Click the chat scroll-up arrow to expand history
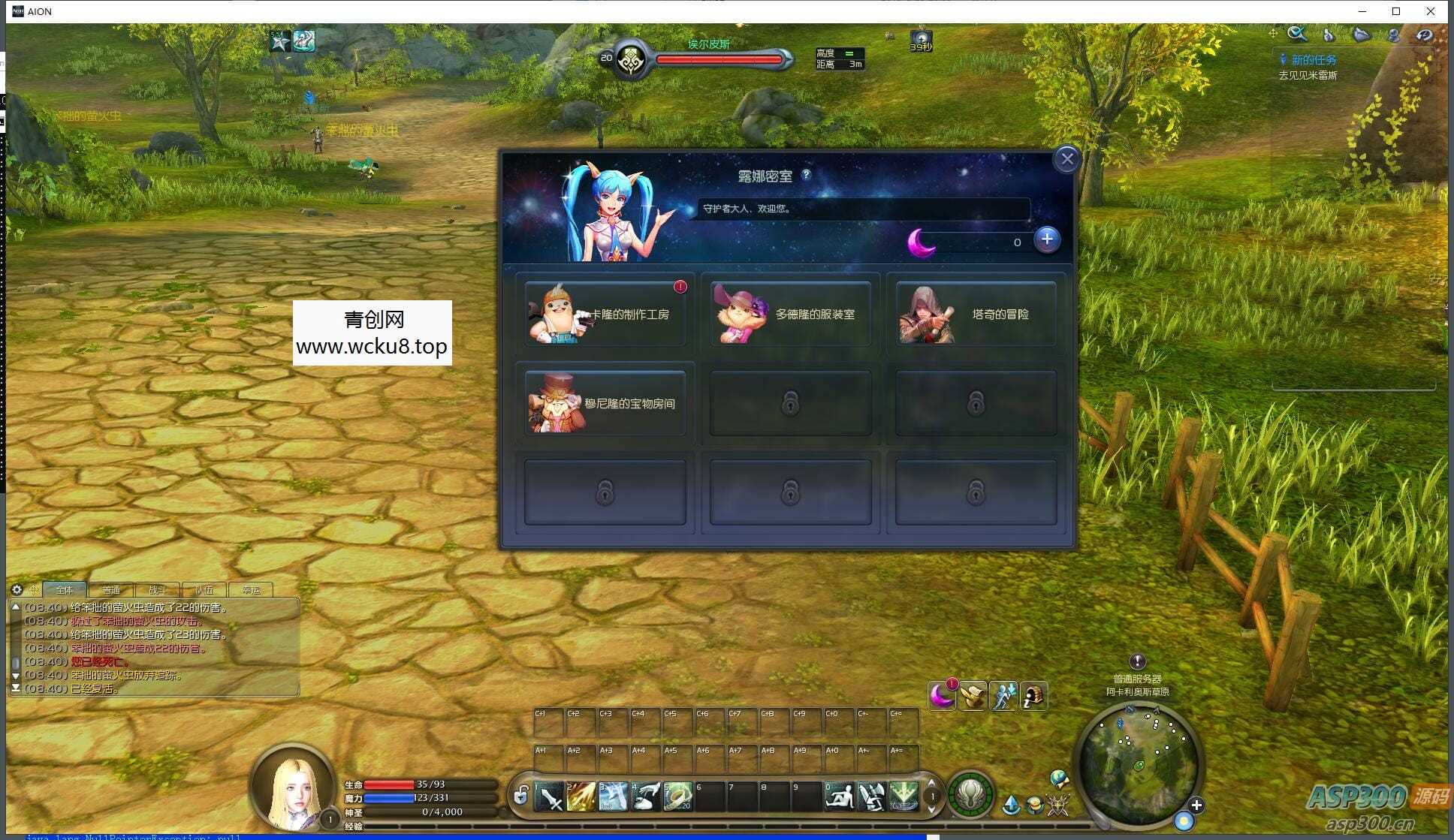1454x840 pixels. pyautogui.click(x=15, y=608)
